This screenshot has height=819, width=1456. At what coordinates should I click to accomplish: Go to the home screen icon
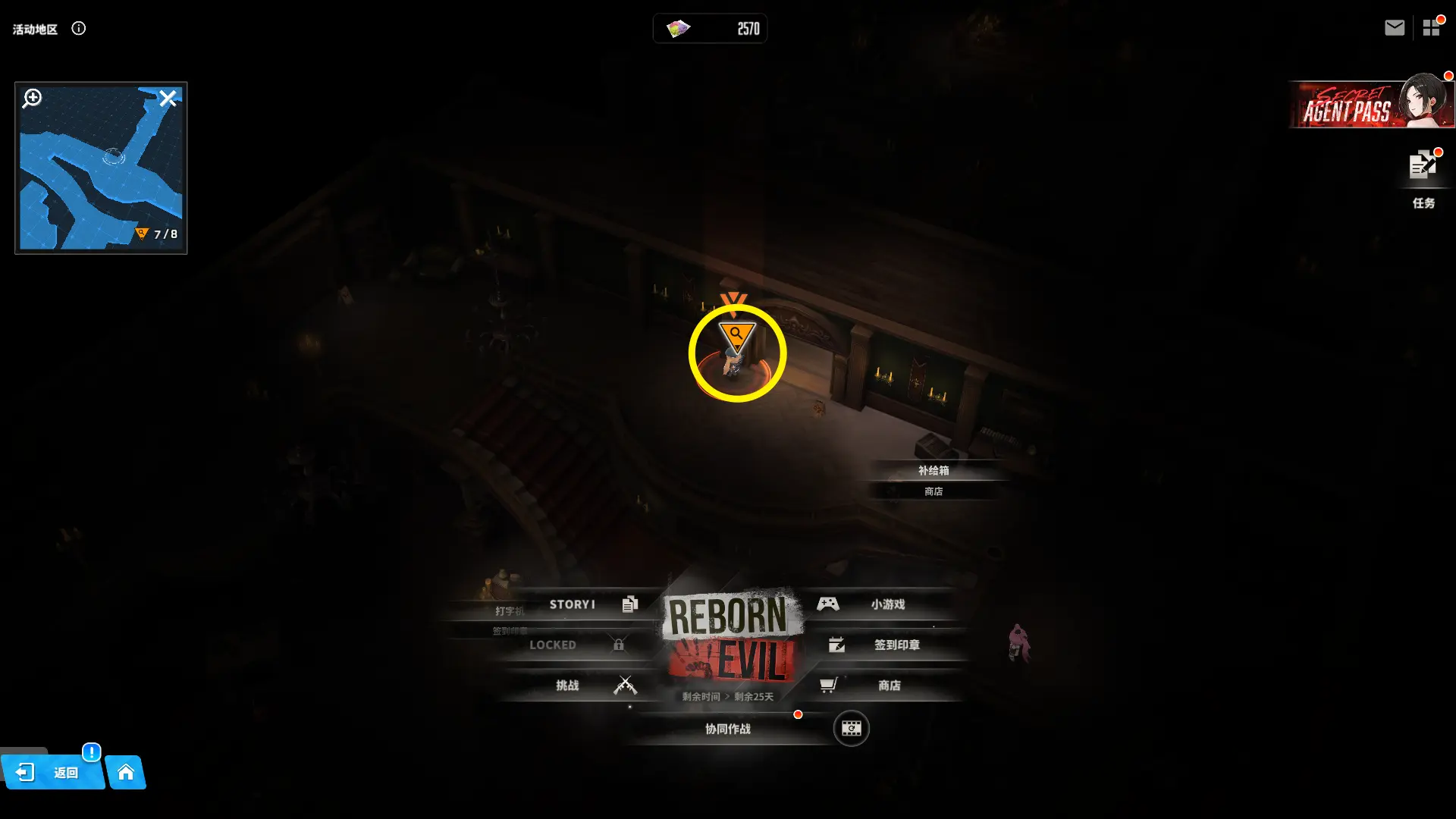126,773
